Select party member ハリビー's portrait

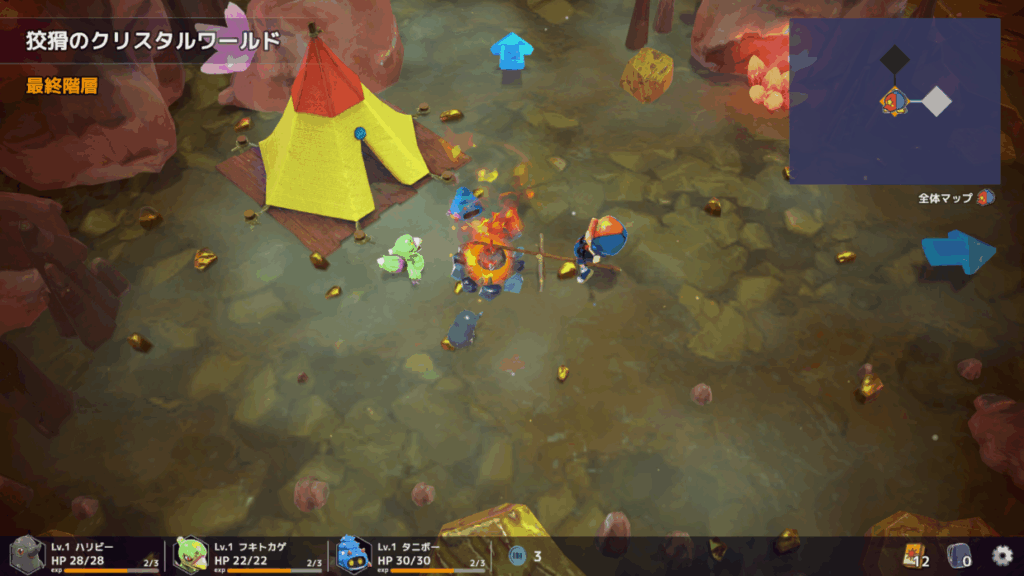pyautogui.click(x=27, y=554)
